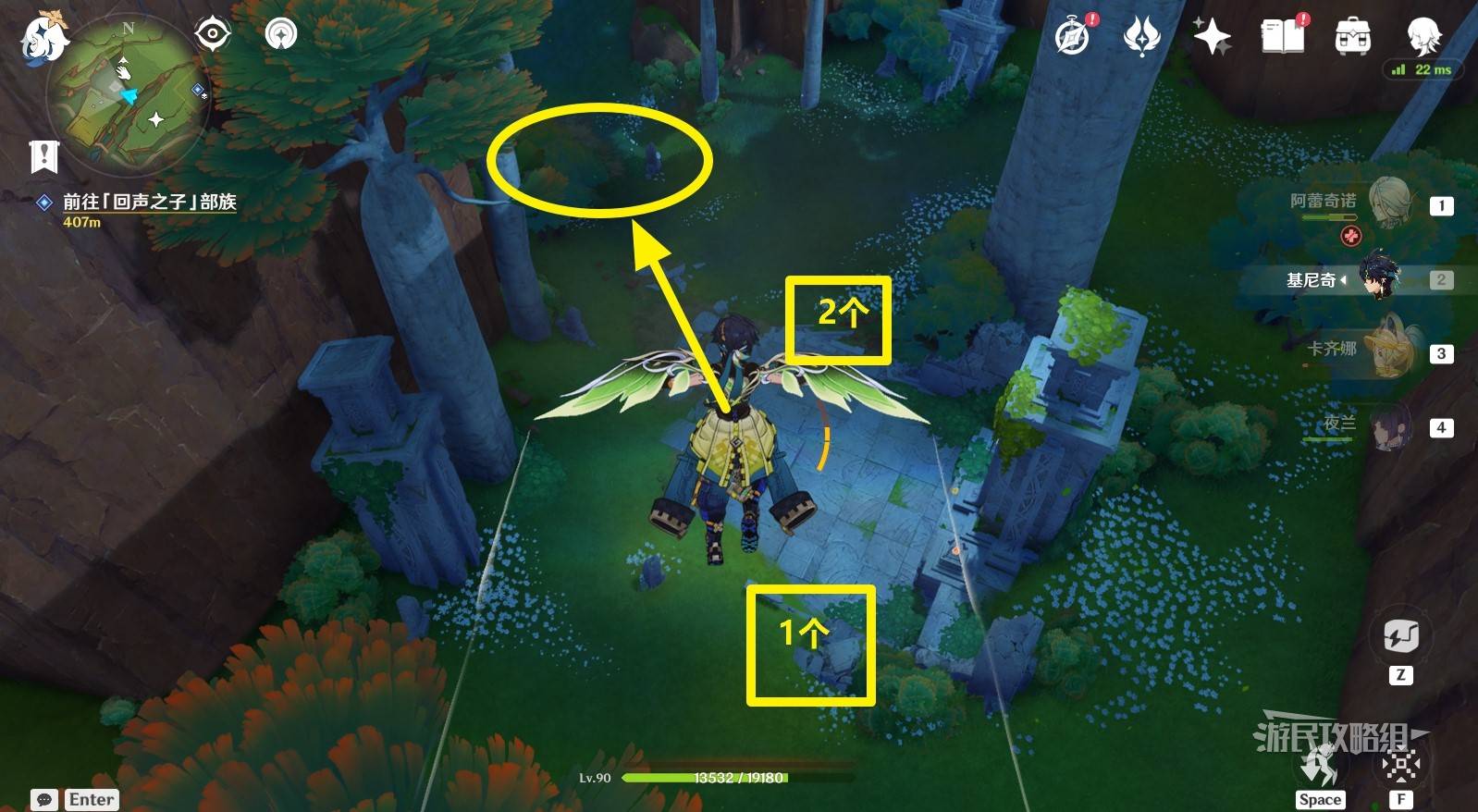
Task: Select the tracked quest objective text
Action: click(149, 202)
